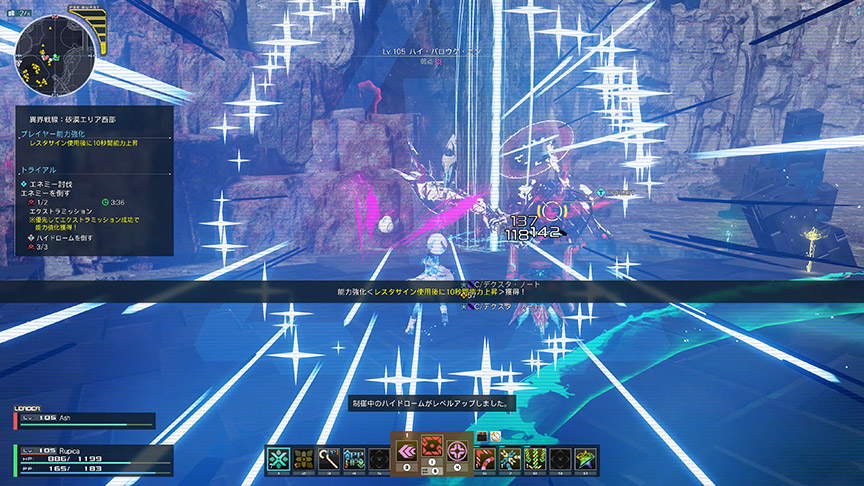Activate the rainbow star skill slot
This screenshot has width=864, height=486.
(585, 458)
